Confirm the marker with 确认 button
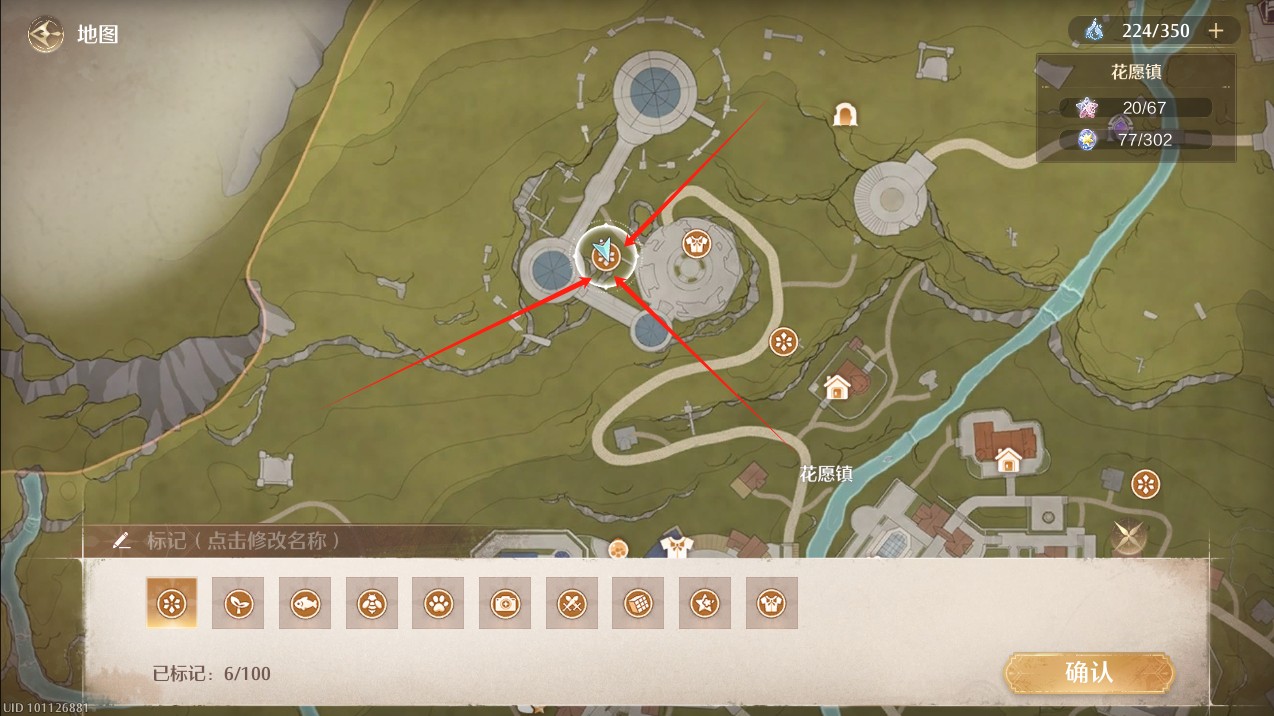The height and width of the screenshot is (716, 1274). 1088,672
